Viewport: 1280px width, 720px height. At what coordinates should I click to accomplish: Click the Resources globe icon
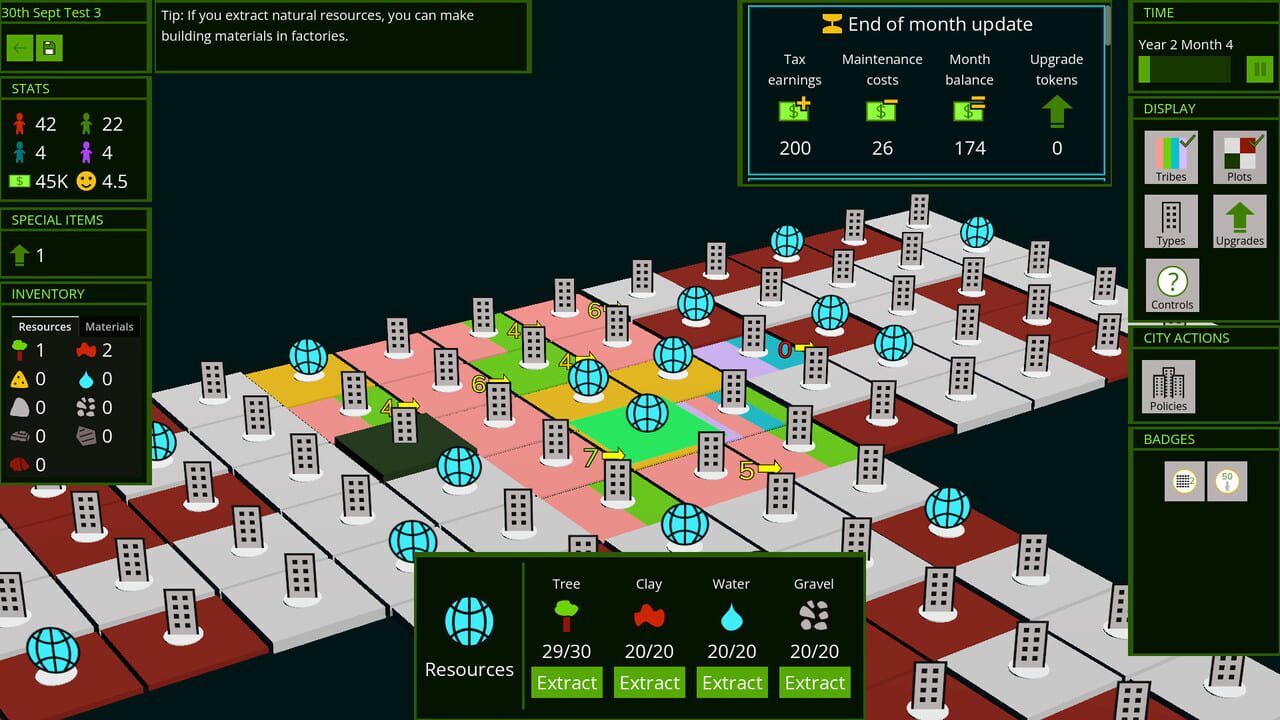(468, 622)
